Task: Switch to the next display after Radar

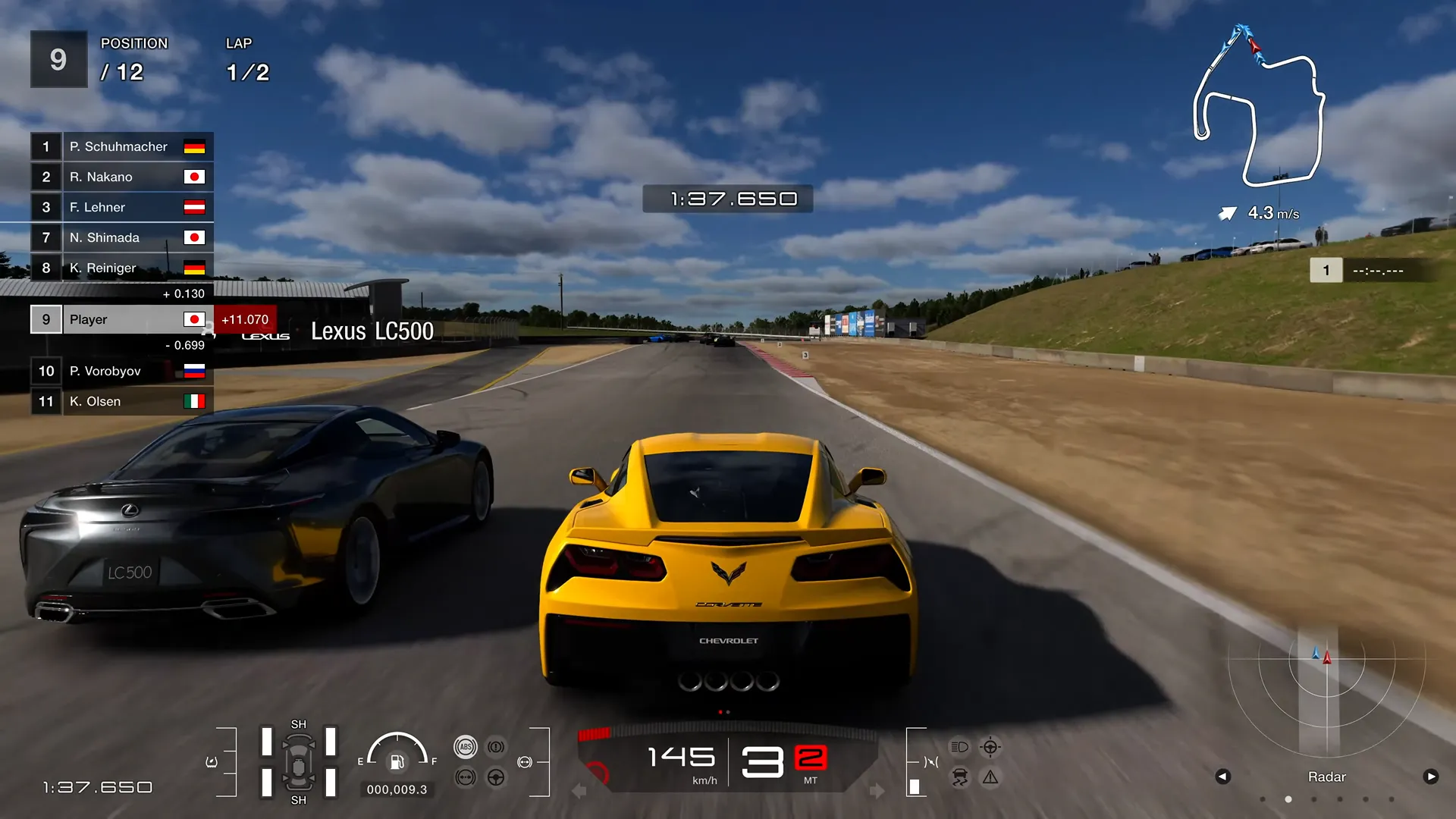Action: coord(1431,777)
